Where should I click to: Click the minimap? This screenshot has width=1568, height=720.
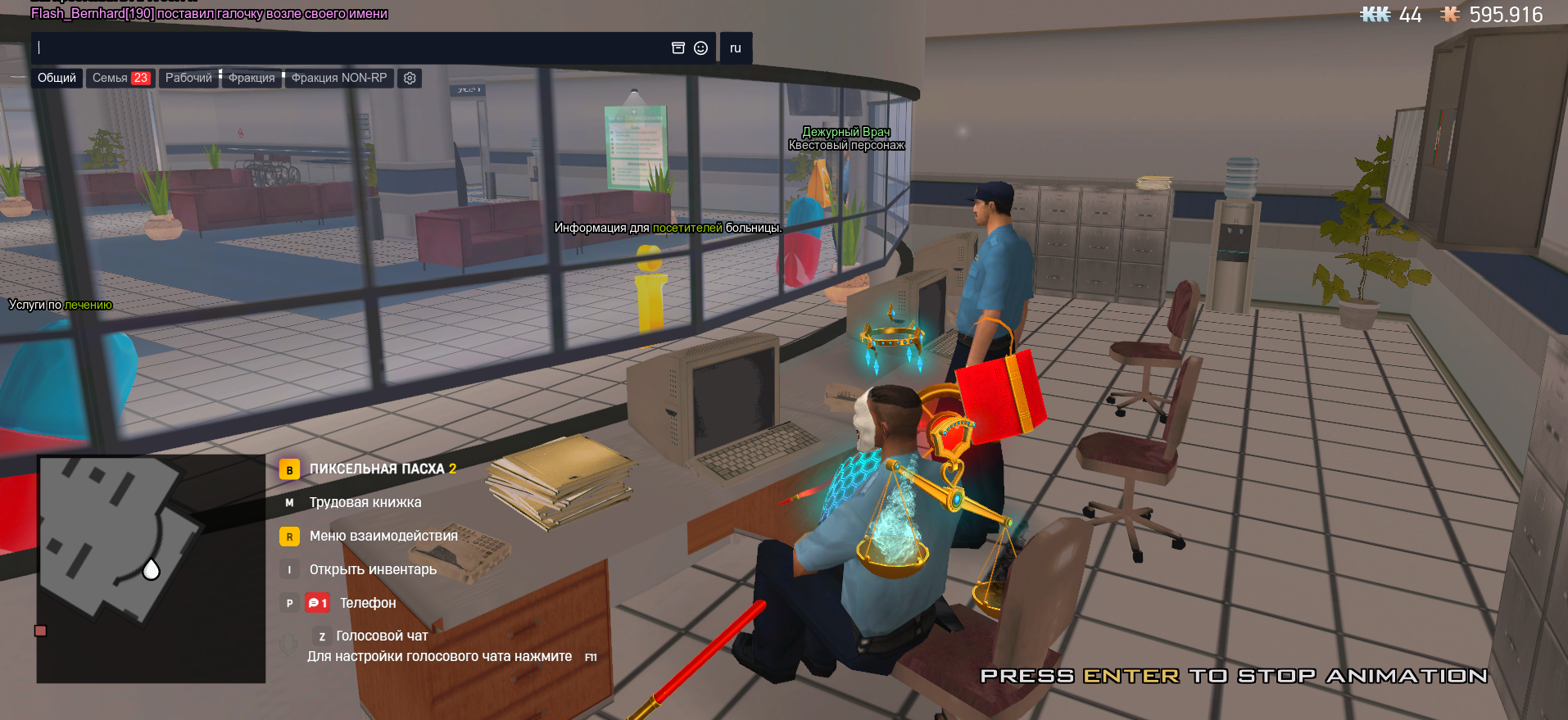(151, 568)
